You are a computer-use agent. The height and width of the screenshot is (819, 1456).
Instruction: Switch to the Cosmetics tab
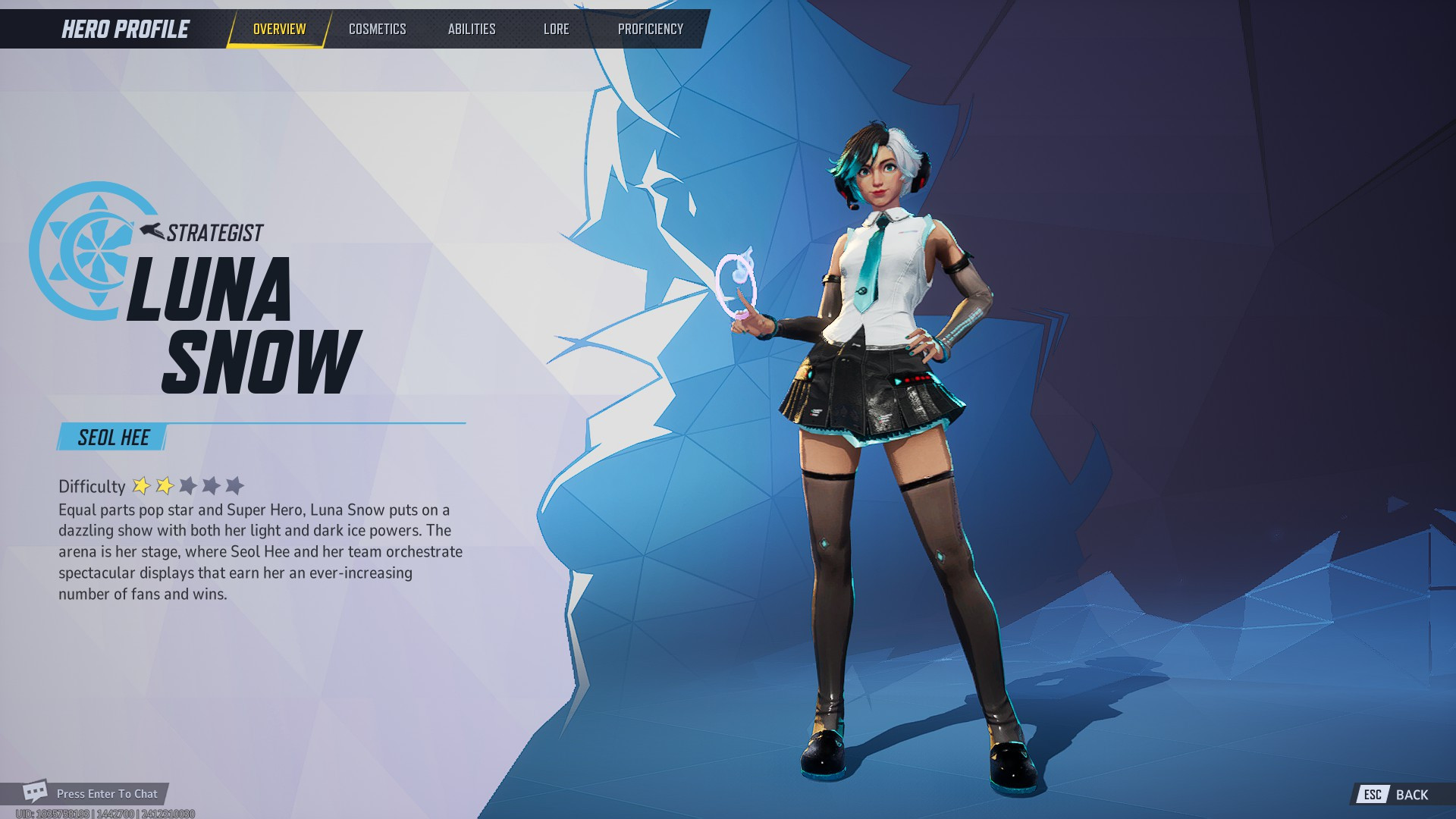(378, 29)
